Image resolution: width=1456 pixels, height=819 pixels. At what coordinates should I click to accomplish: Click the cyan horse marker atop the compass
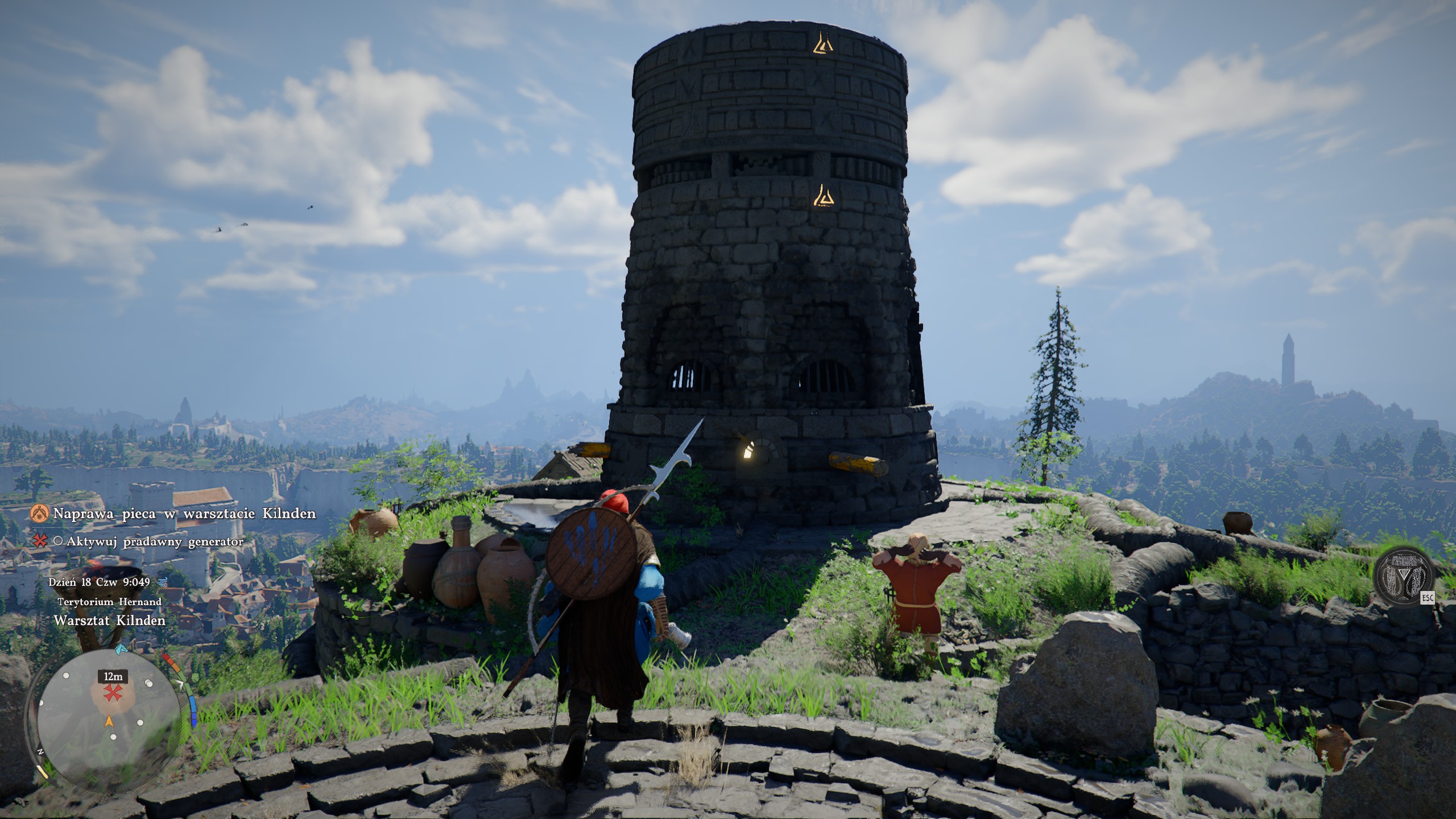(120, 649)
